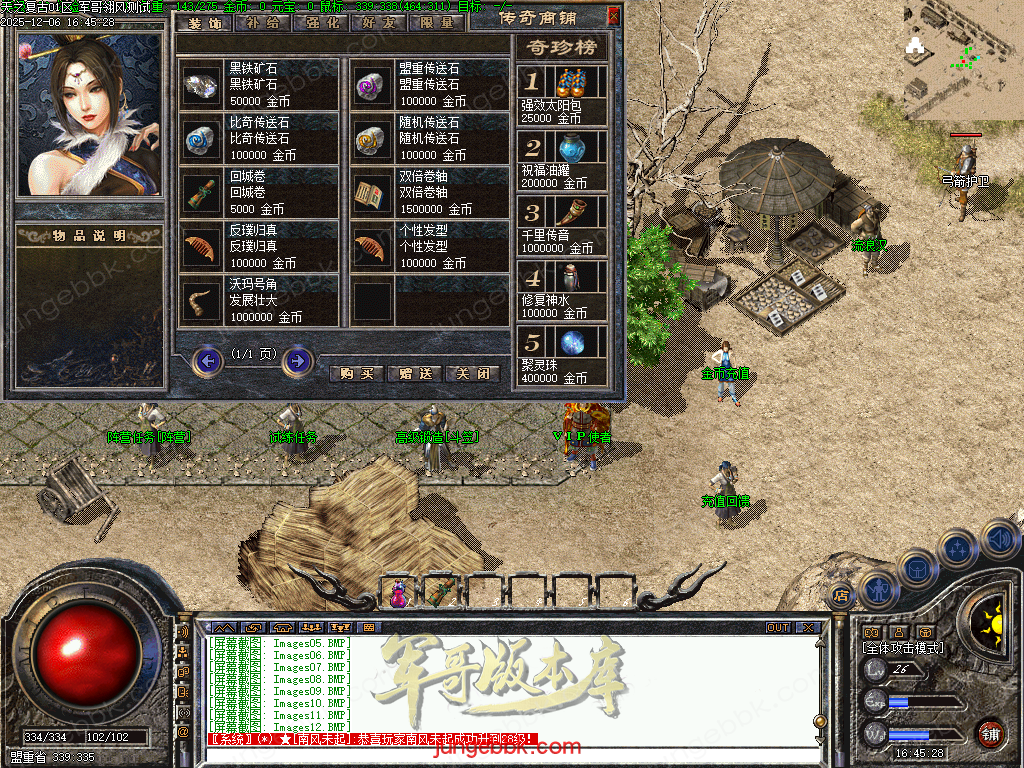The width and height of the screenshot is (1024, 768).
Task: Toggle sound with the speaker icon
Action: (998, 542)
